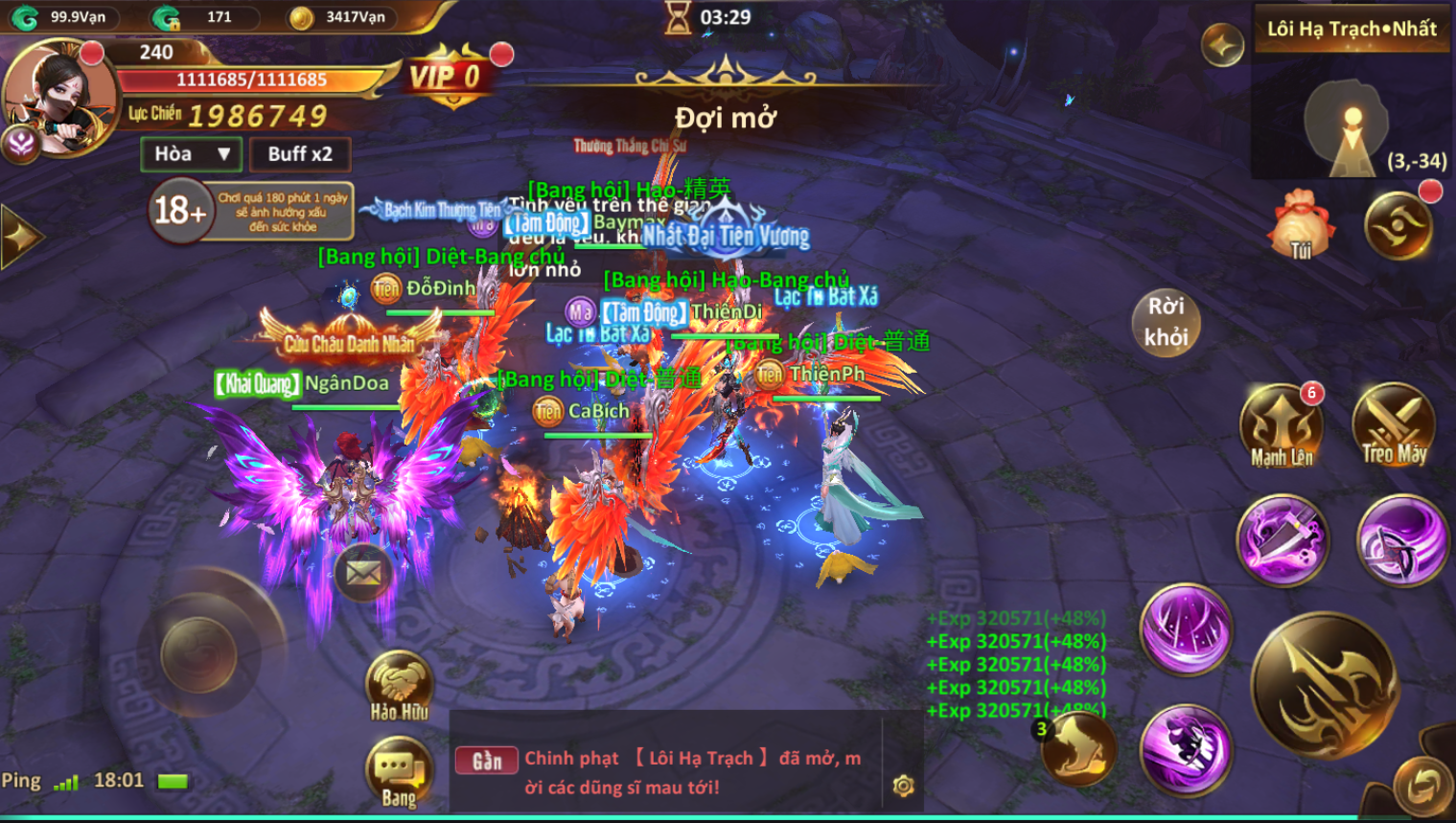Image resolution: width=1456 pixels, height=823 pixels.
Task: Expand the left side arrow panel
Action: coord(19,237)
